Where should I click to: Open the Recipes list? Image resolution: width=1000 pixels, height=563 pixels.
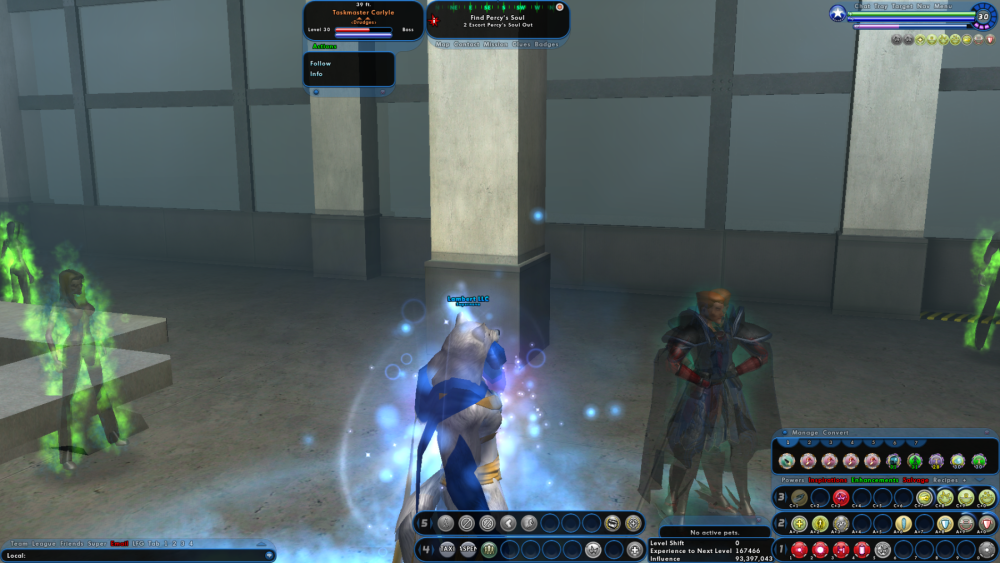click(946, 480)
